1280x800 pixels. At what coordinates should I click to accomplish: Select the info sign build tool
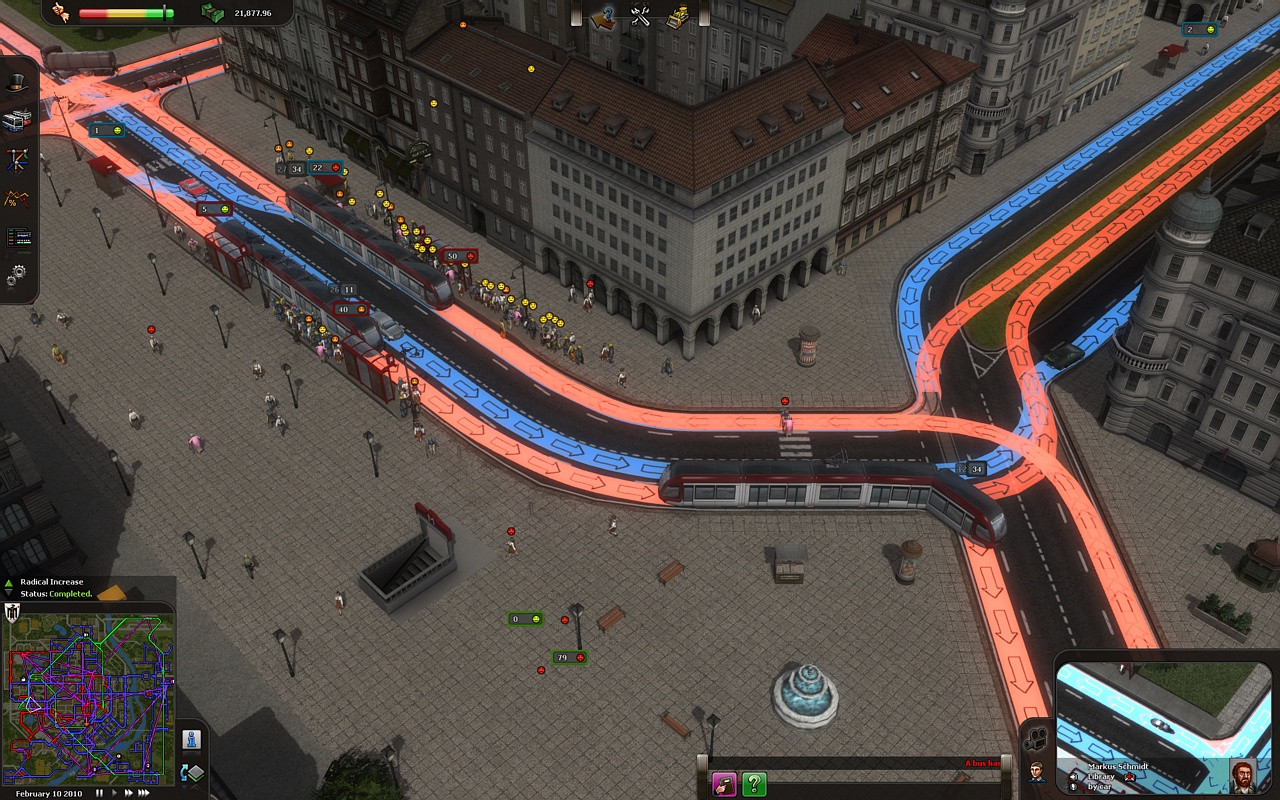pos(605,17)
